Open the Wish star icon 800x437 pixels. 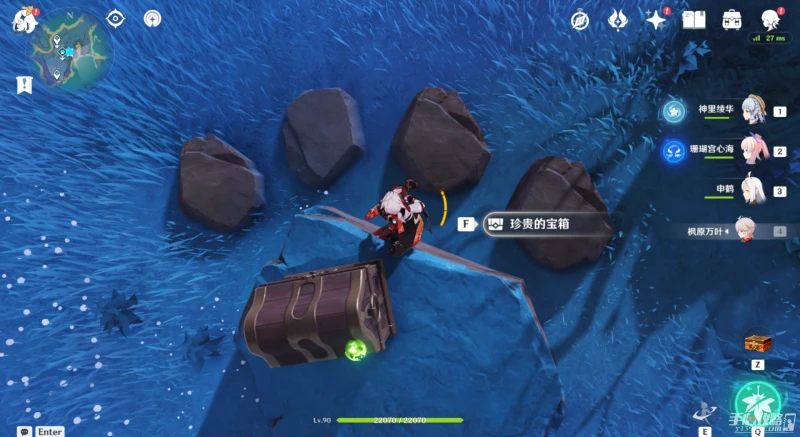(x=656, y=19)
